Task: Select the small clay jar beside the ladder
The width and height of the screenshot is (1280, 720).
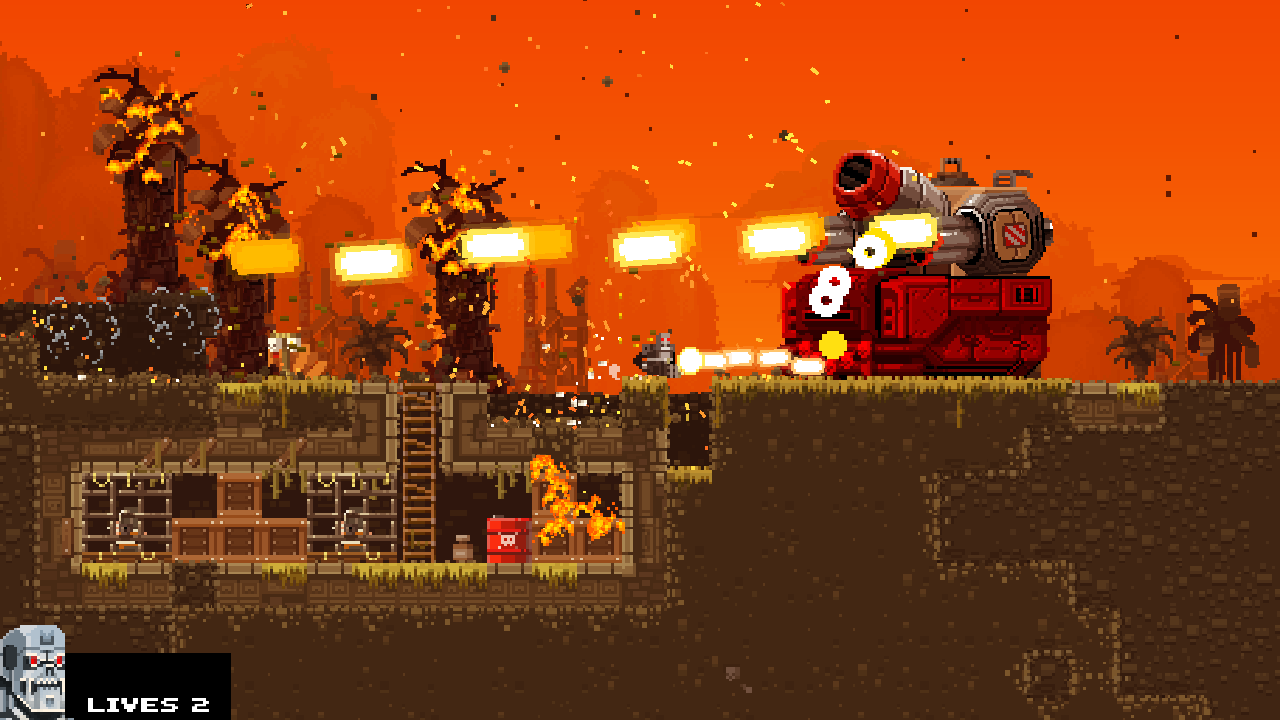Action: coord(460,548)
